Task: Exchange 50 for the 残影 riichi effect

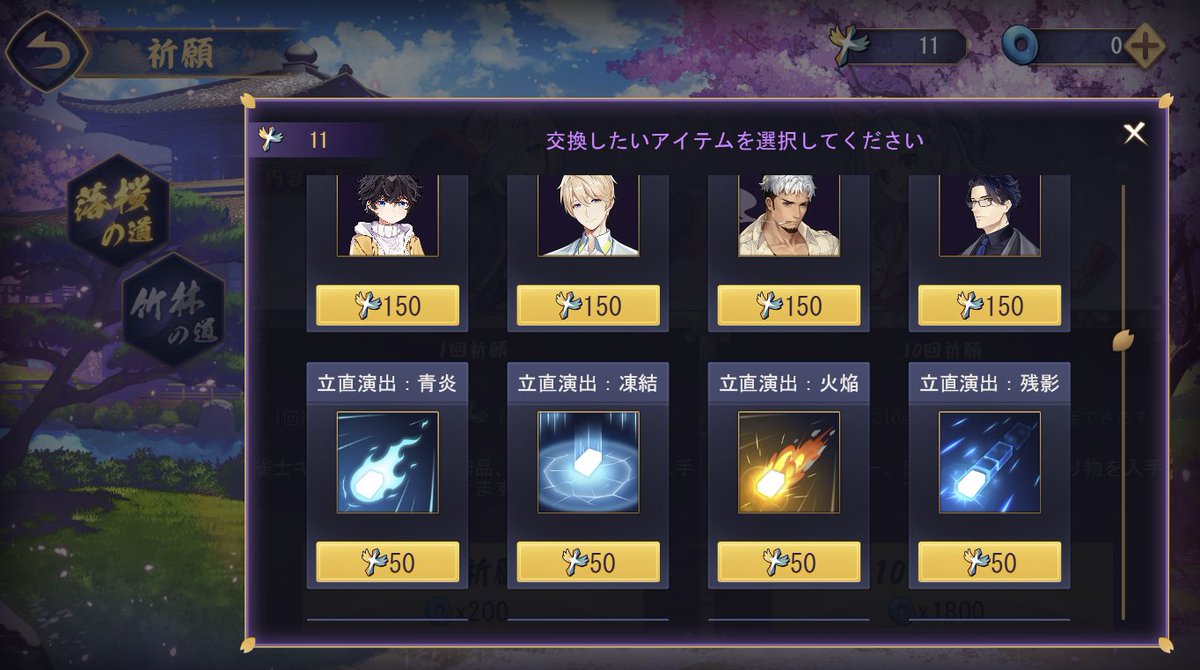Action: 989,562
